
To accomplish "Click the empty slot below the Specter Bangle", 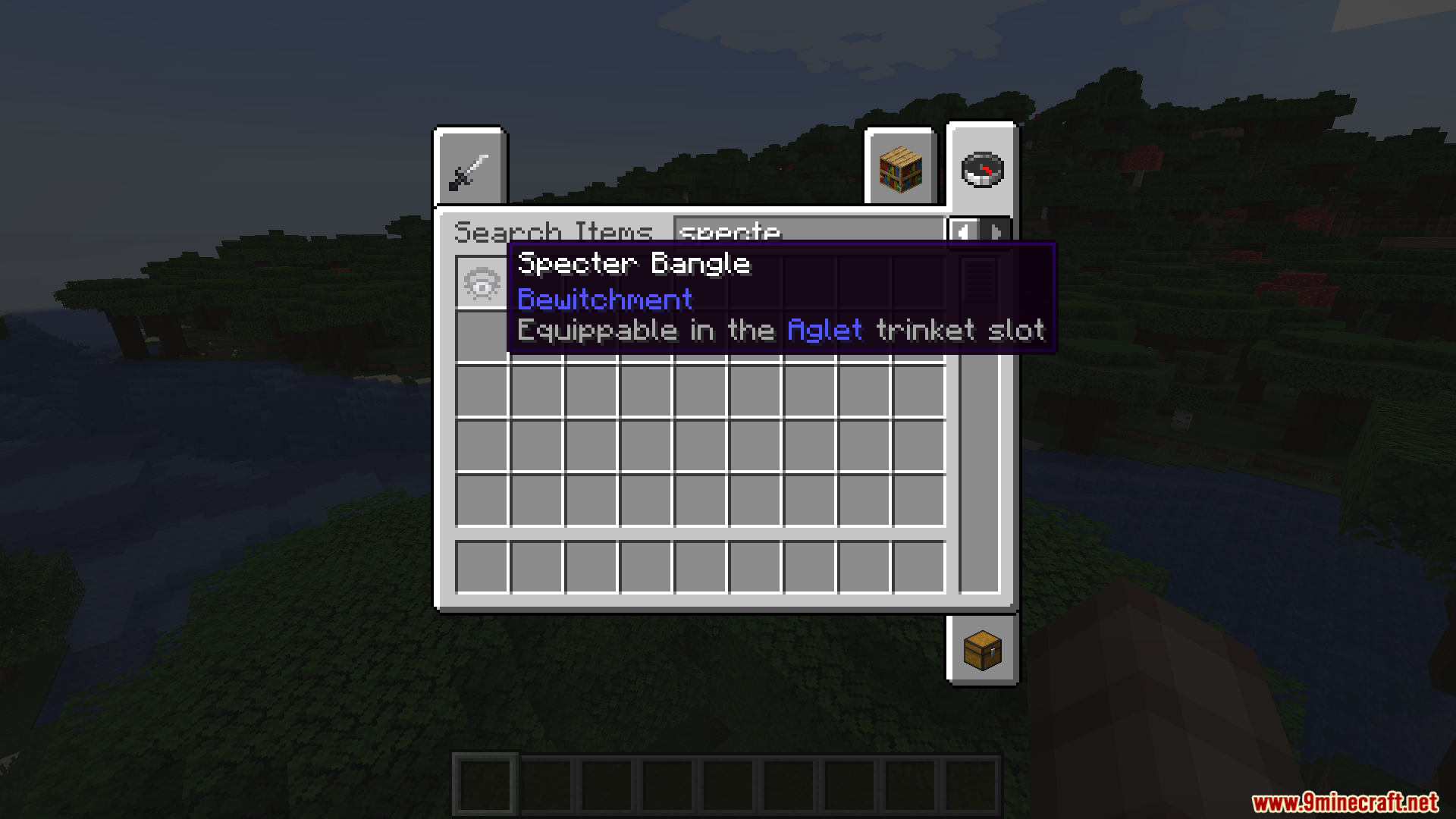I will click(481, 336).
